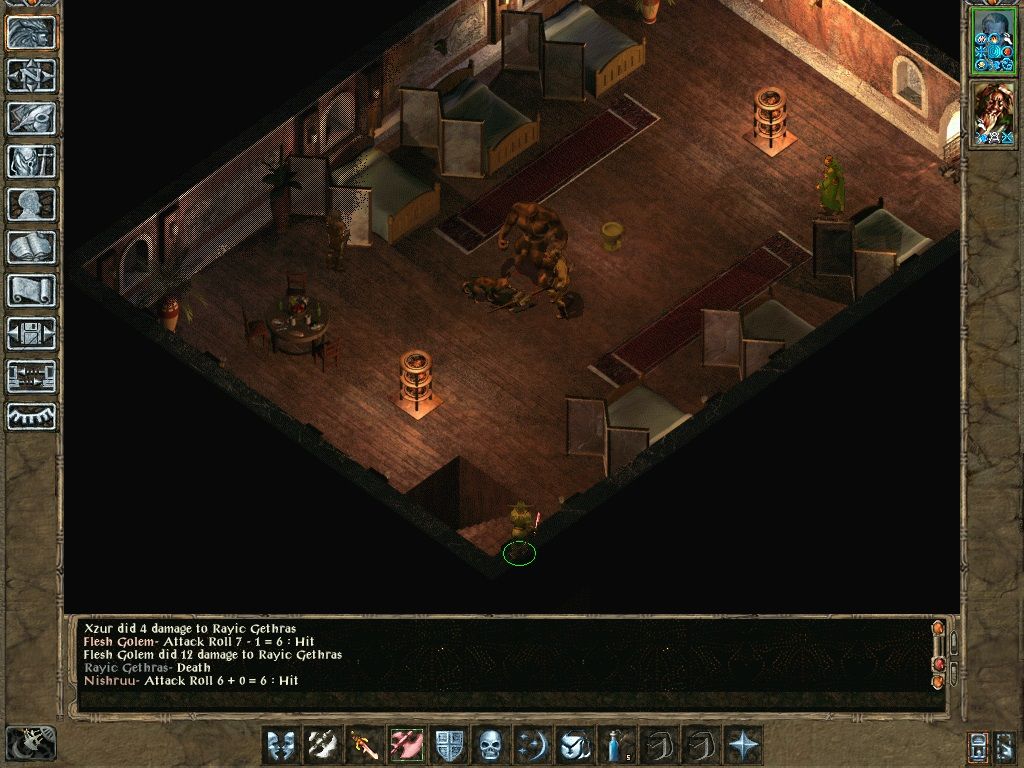
Task: Select the second party member portrait
Action: (992, 114)
